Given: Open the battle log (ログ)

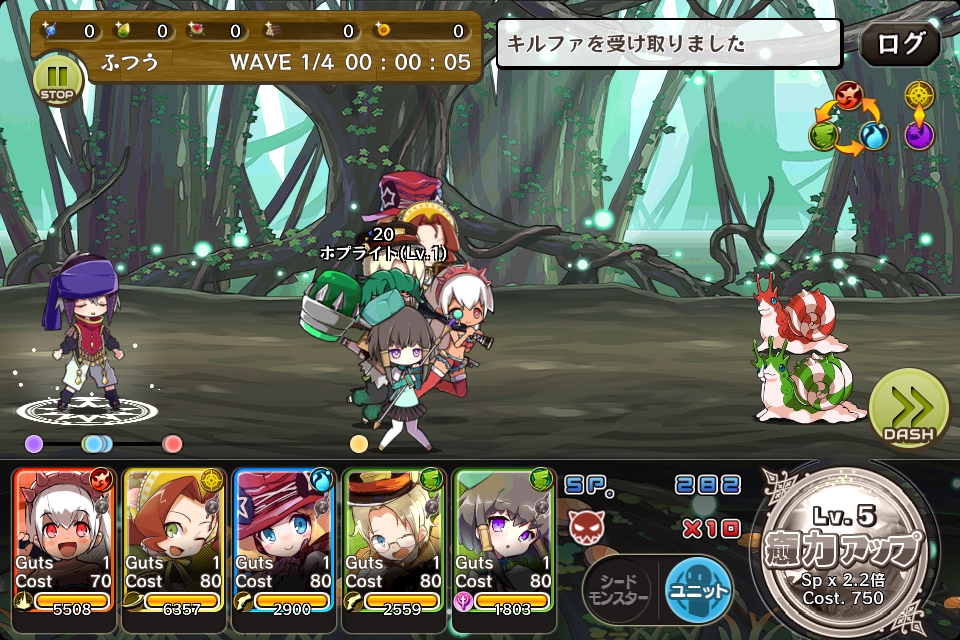Looking at the screenshot, I should click(899, 45).
